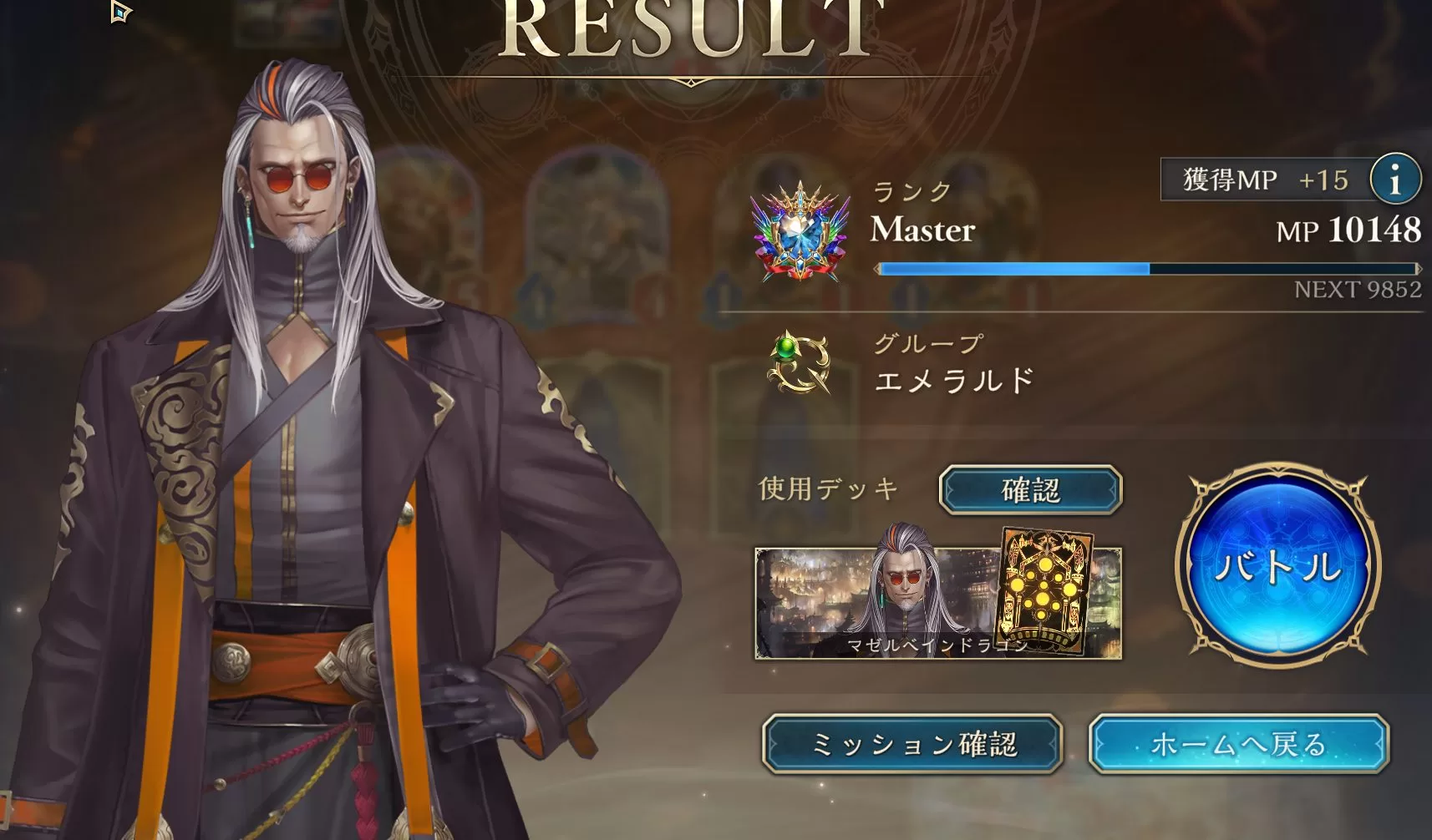Open the MP gain info (i) icon
Image resolution: width=1432 pixels, height=840 pixels.
[1394, 178]
